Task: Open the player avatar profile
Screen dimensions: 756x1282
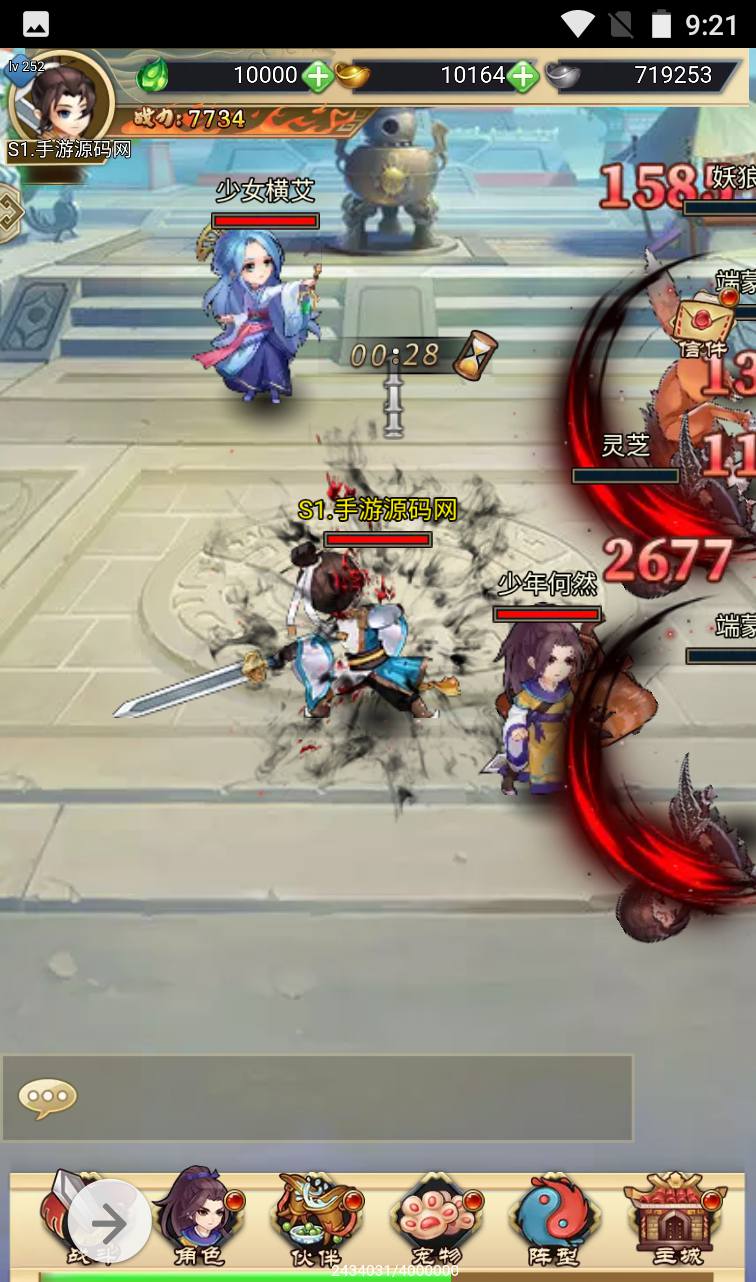Action: (x=60, y=101)
